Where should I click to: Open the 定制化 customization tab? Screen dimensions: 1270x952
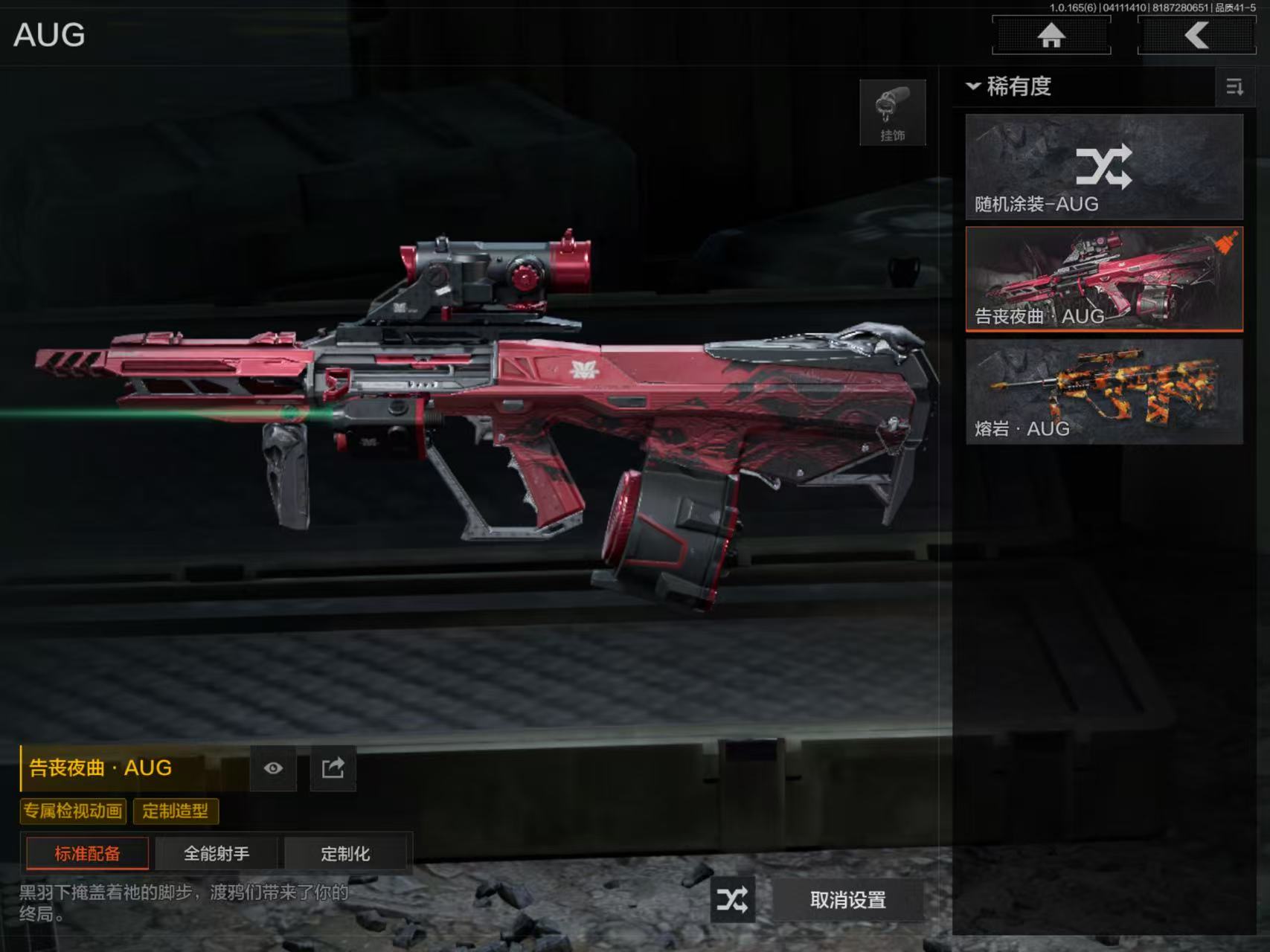[345, 853]
